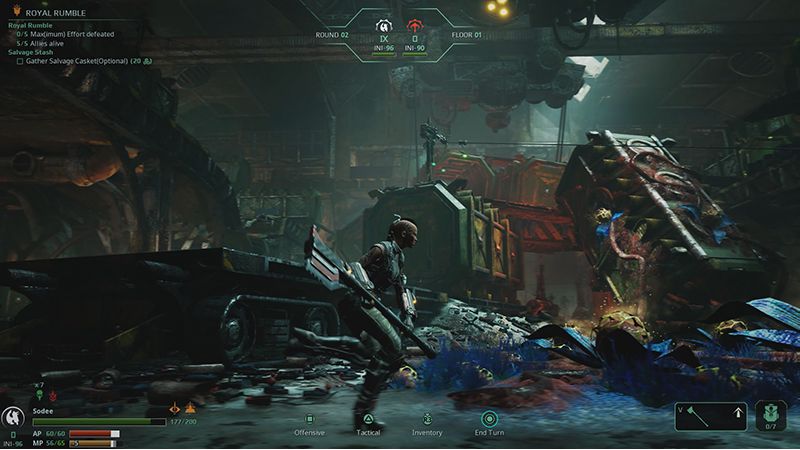Viewport: 800px width, 450px height.
Task: Open the Inventory
Action: (427, 420)
